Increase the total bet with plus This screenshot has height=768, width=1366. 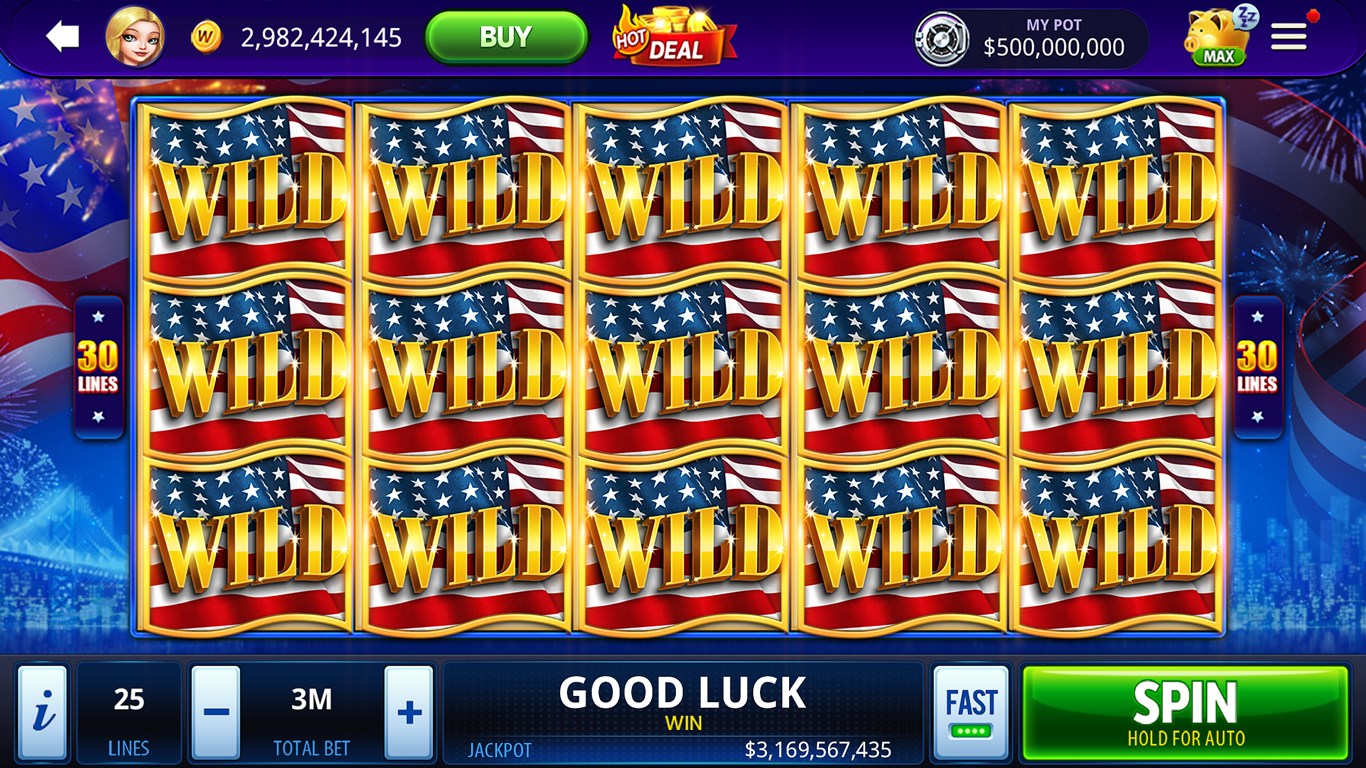click(x=407, y=712)
